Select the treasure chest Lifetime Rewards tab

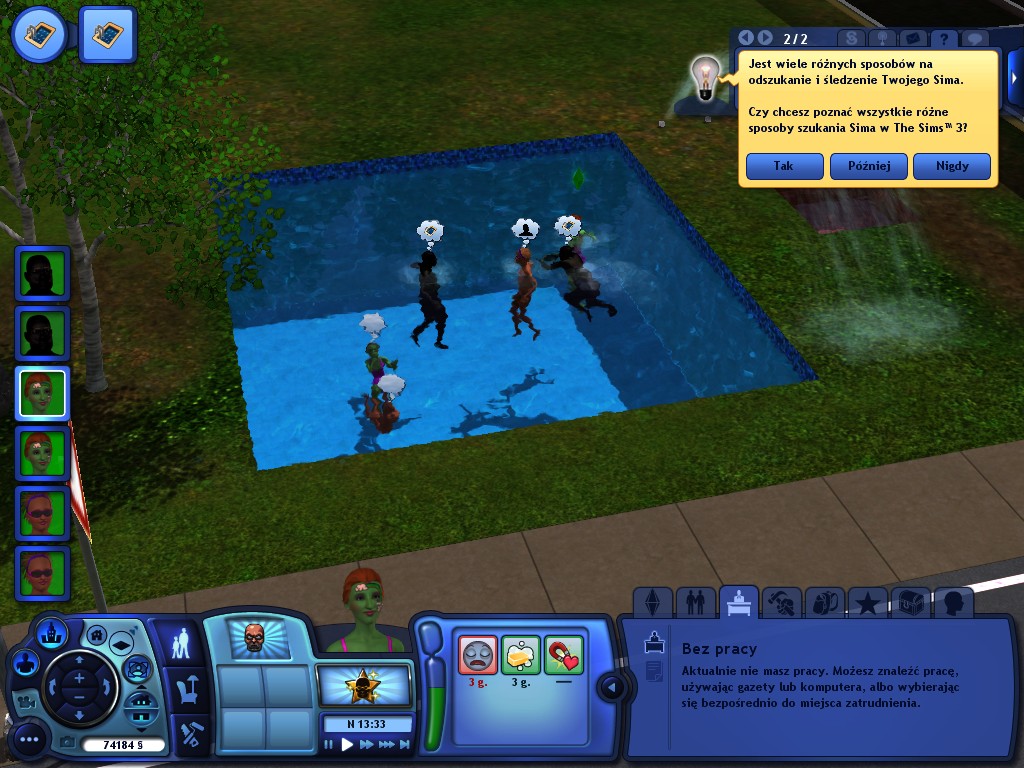[910, 602]
